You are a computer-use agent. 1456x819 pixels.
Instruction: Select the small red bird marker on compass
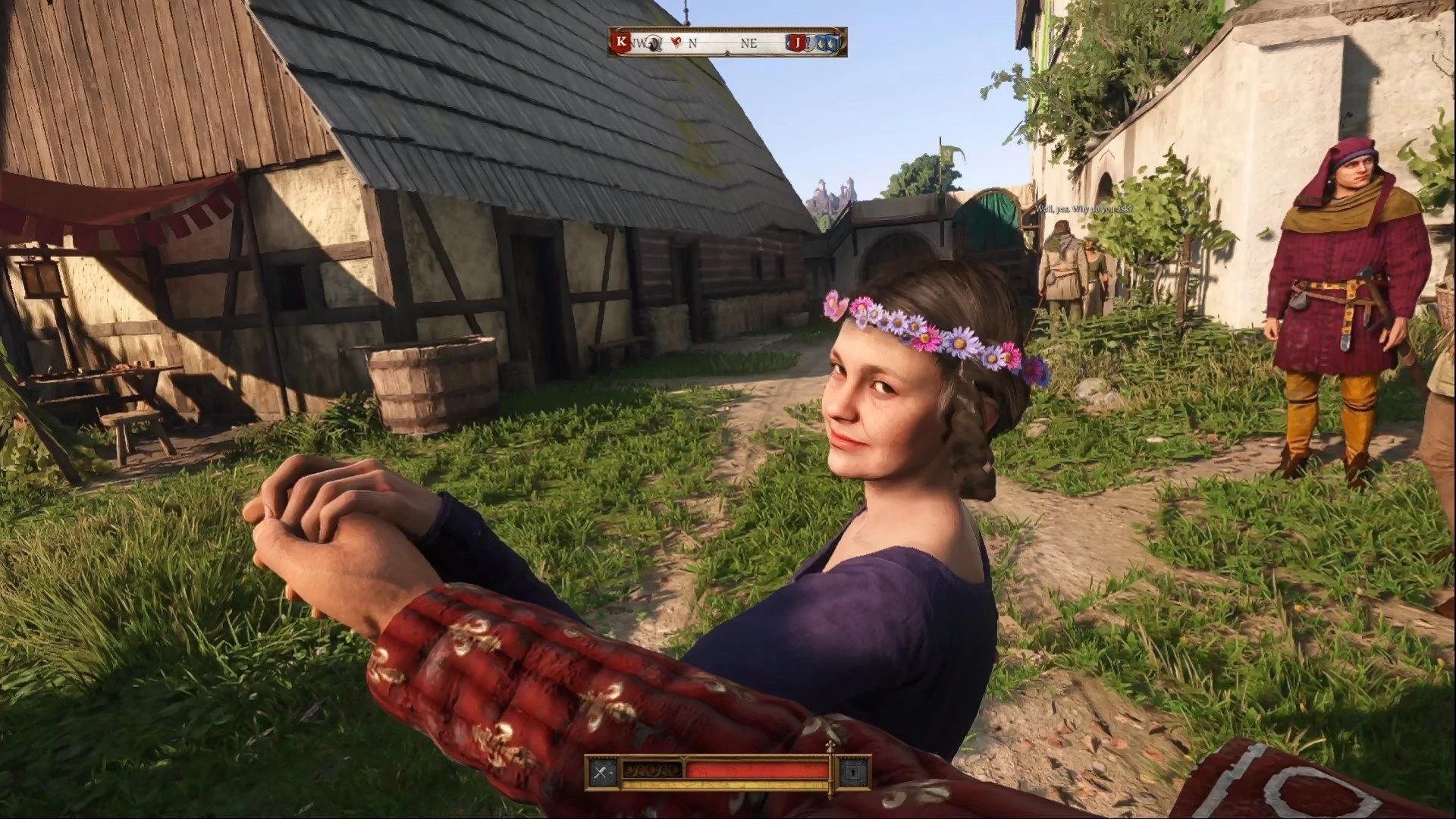(676, 43)
